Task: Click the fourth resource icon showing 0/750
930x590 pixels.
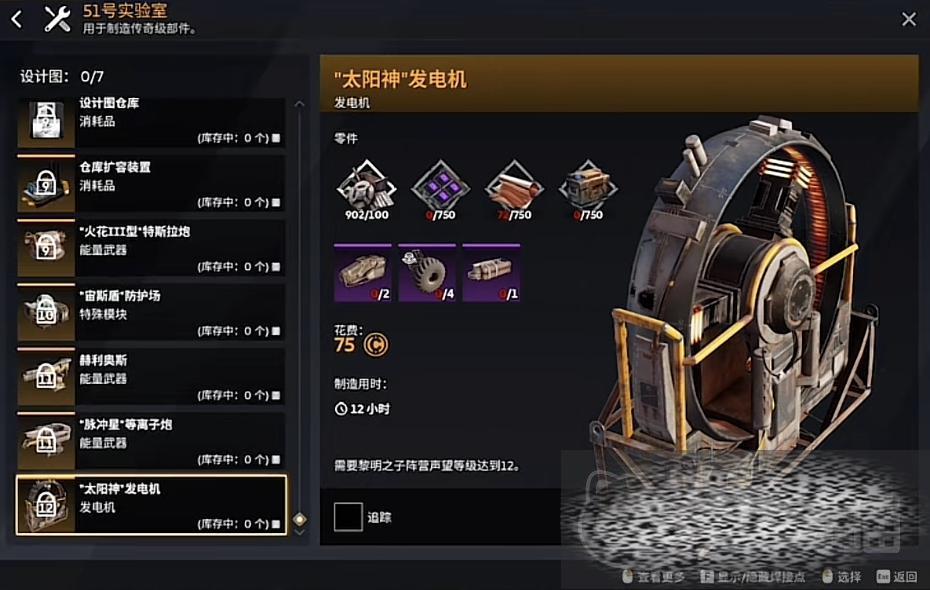Action: (588, 184)
